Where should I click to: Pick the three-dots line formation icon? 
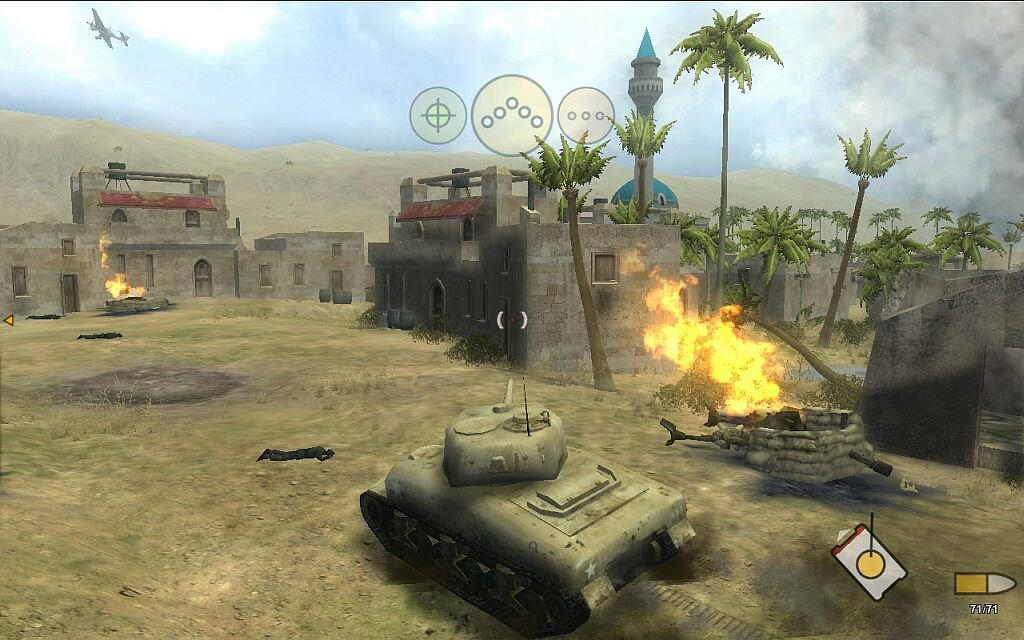pos(585,116)
